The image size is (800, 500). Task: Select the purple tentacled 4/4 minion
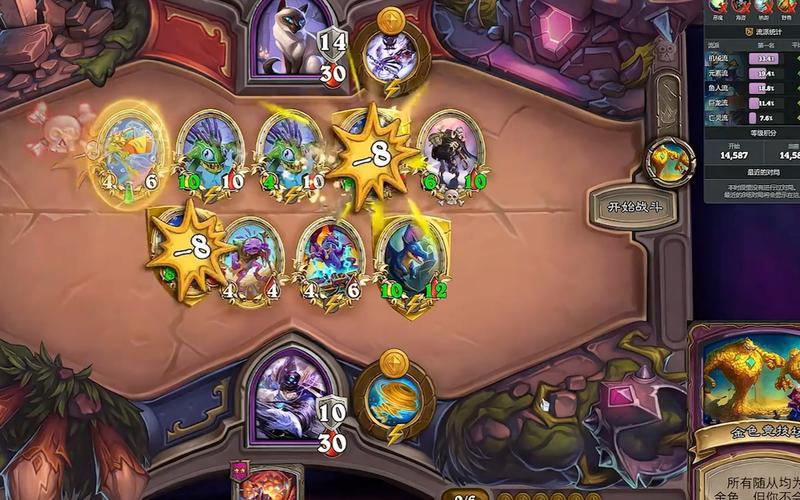click(250, 258)
